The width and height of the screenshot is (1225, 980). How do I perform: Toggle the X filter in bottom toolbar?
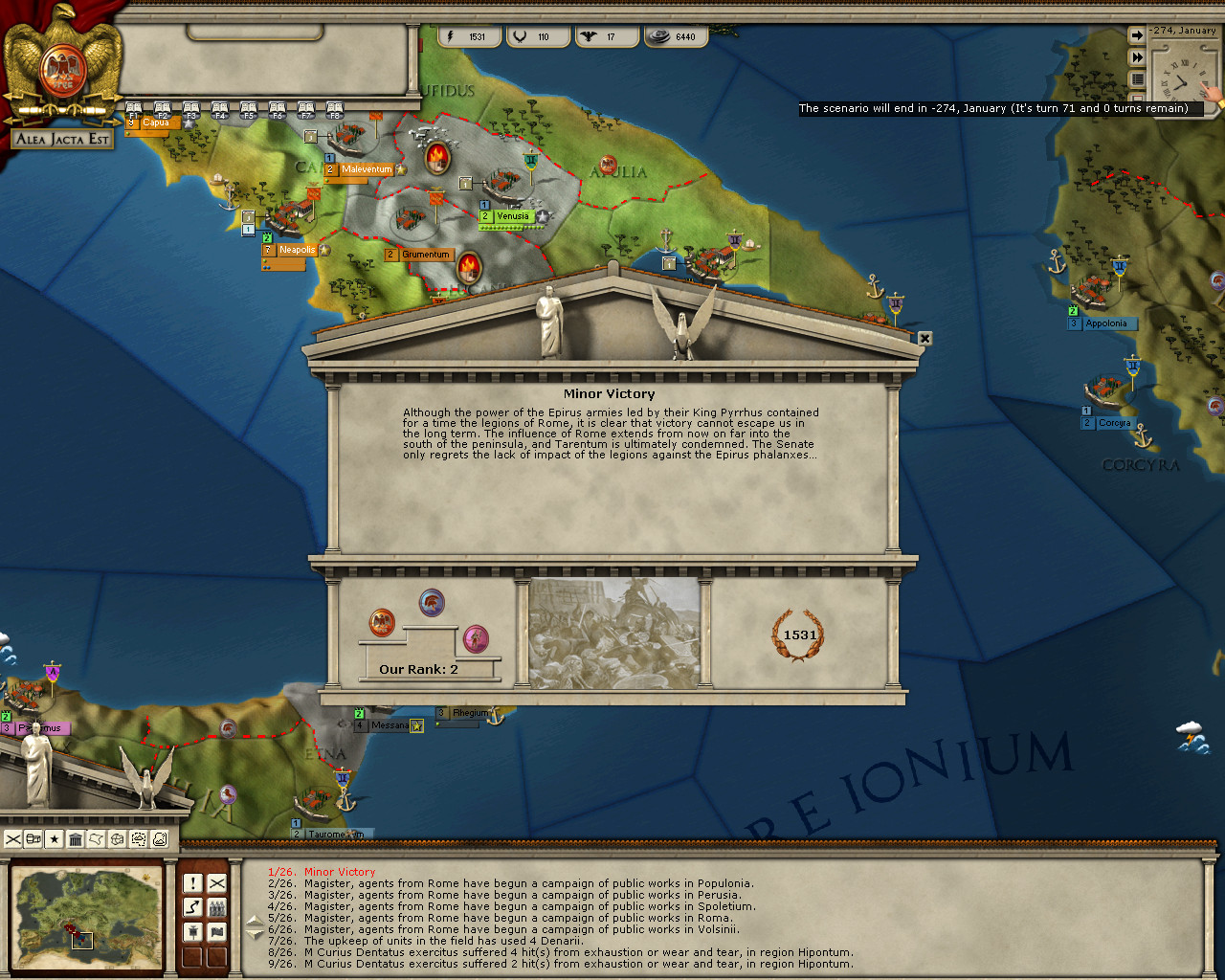tap(12, 839)
